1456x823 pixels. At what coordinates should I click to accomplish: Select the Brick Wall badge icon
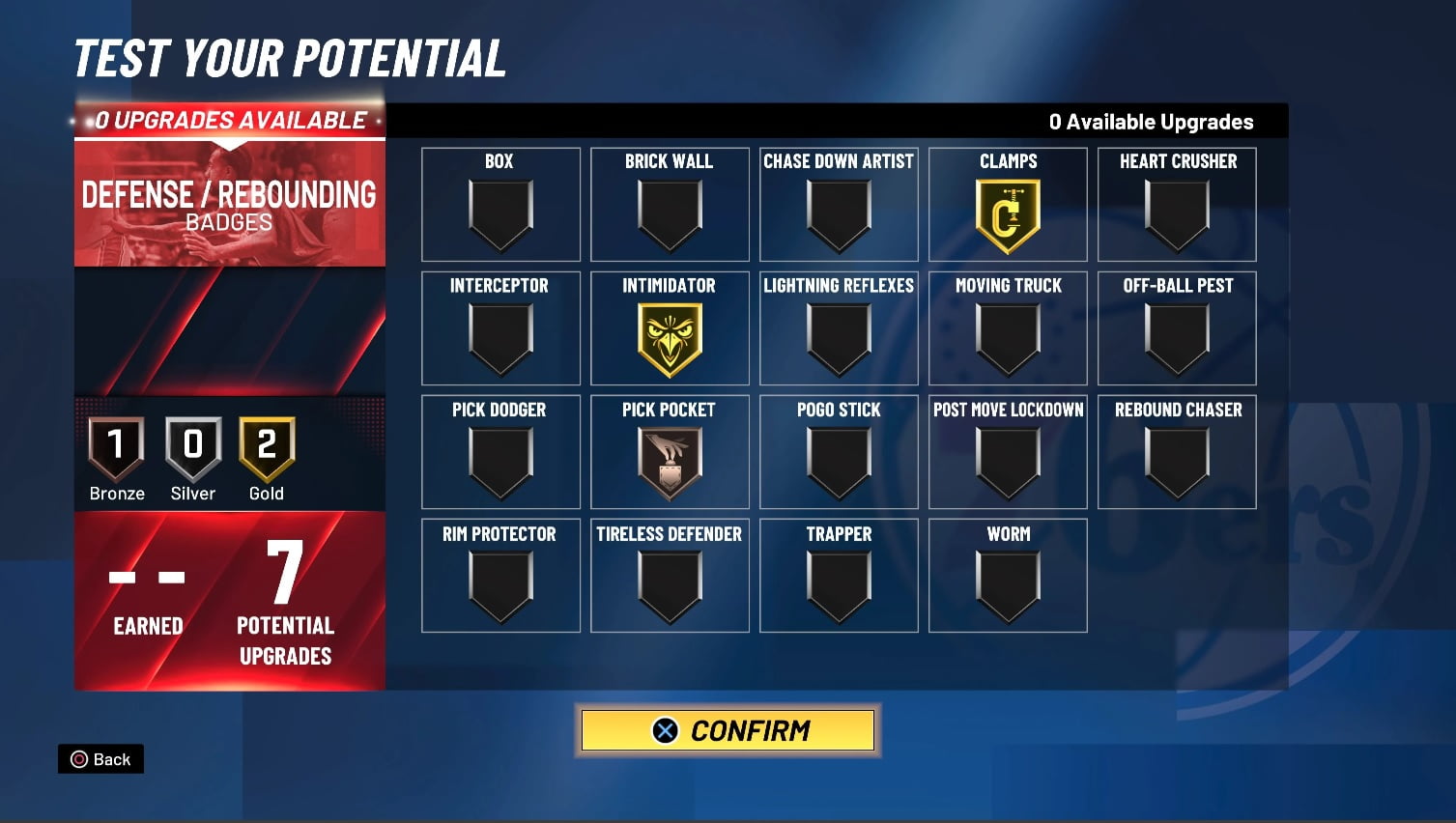point(670,214)
